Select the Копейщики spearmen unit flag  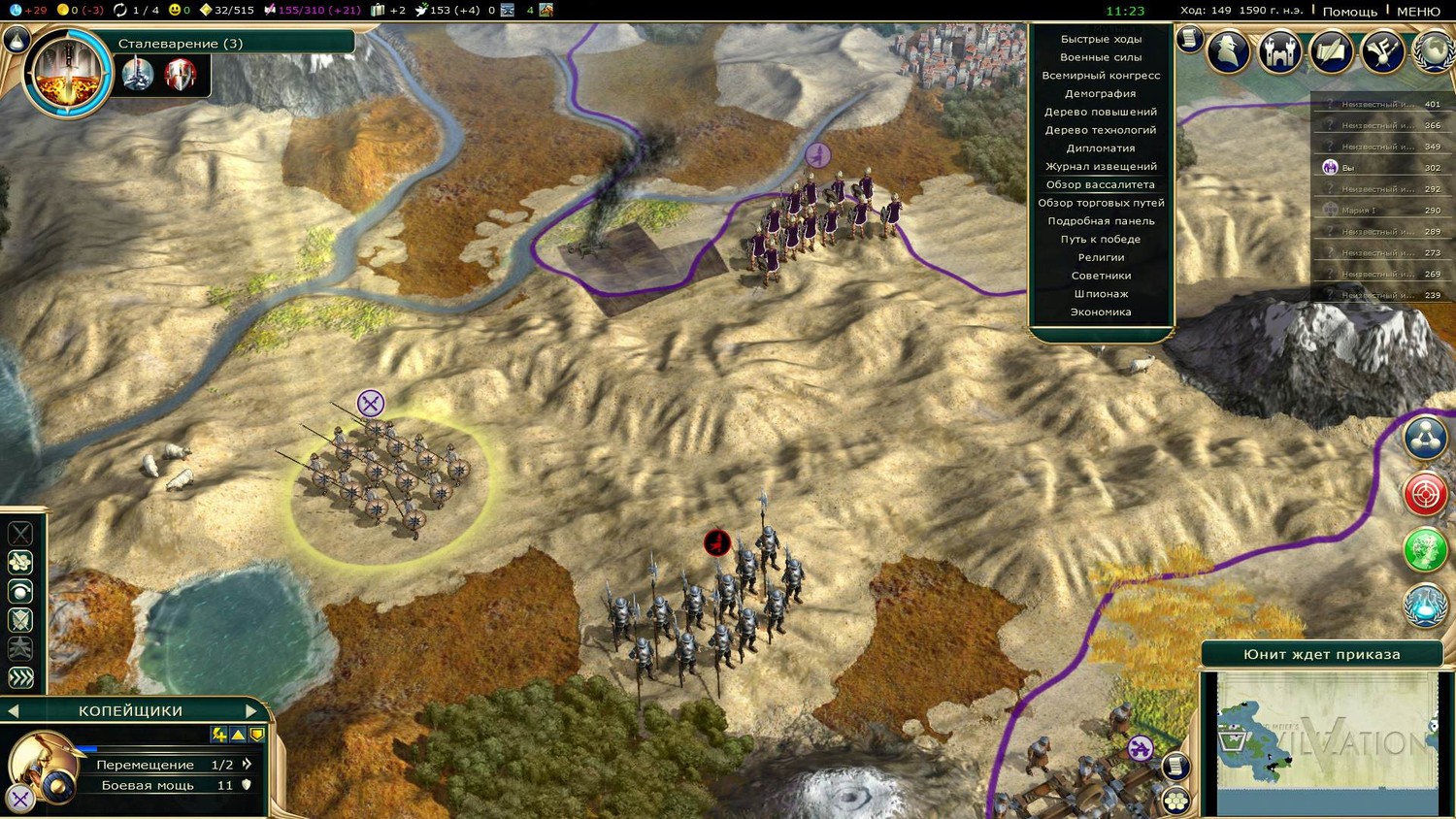pyautogui.click(x=370, y=403)
